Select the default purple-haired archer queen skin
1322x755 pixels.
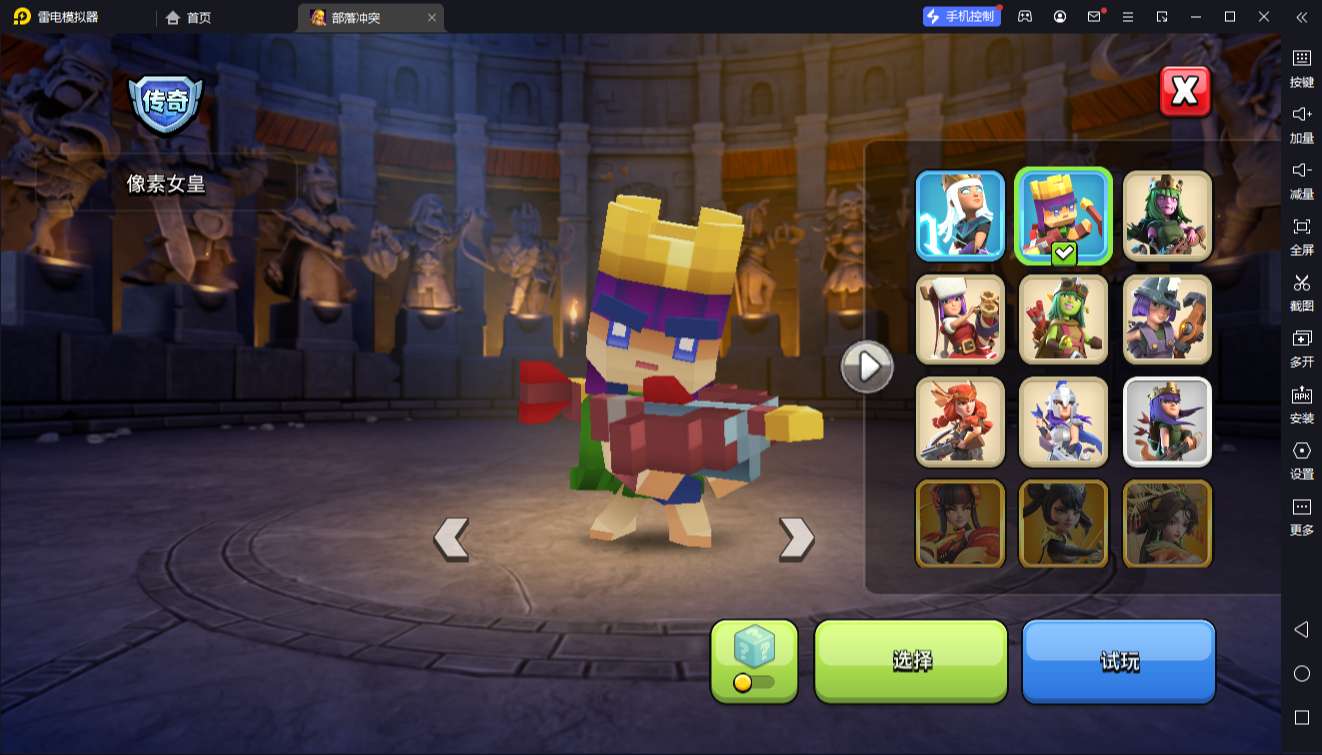pyautogui.click(x=1167, y=422)
